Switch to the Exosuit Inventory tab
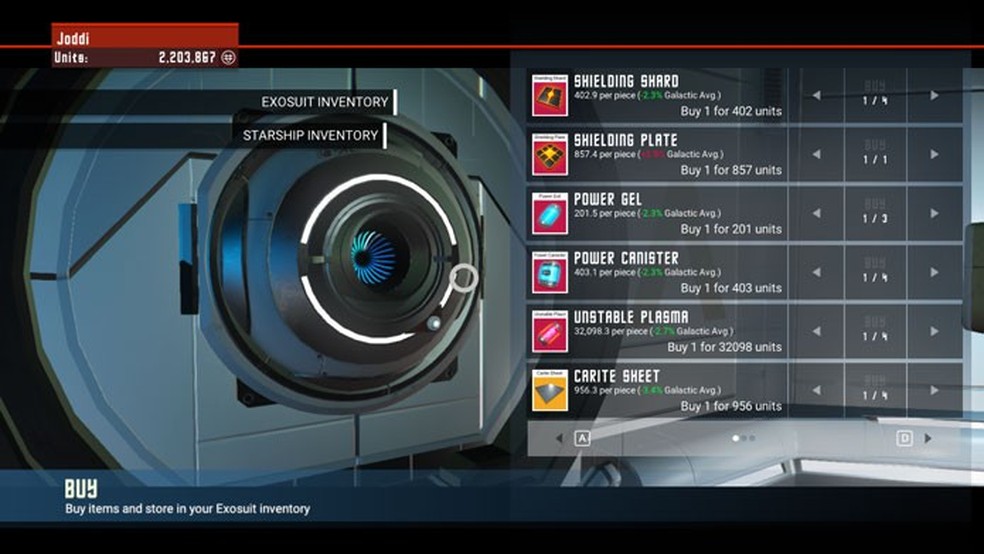 coord(324,102)
